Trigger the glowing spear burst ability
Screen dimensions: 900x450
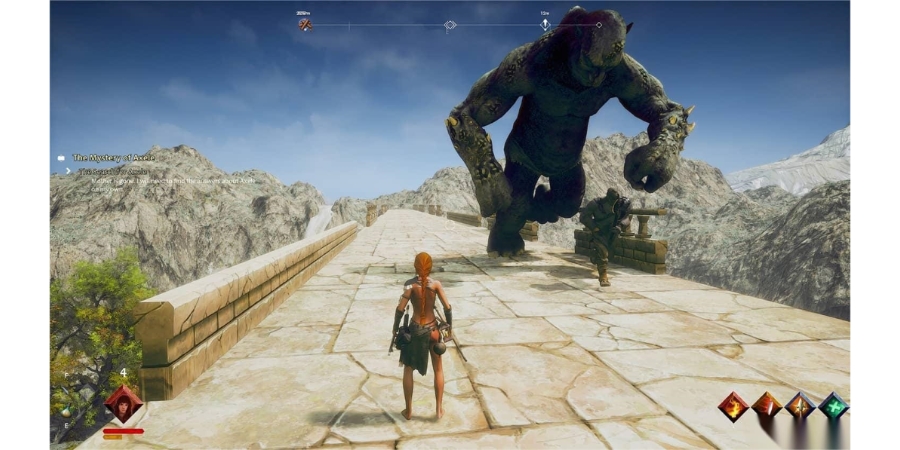[799, 406]
